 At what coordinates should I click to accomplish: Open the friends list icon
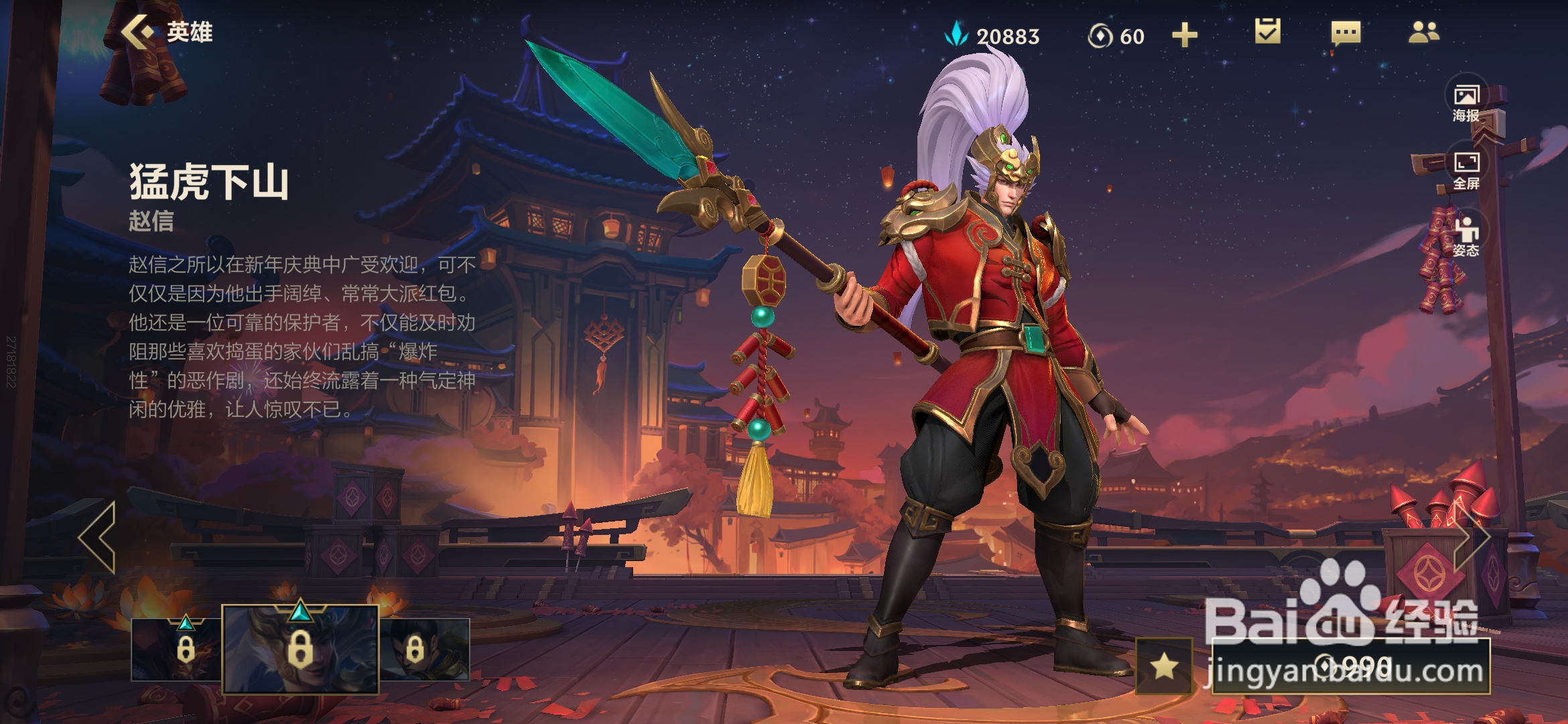pyautogui.click(x=1423, y=32)
